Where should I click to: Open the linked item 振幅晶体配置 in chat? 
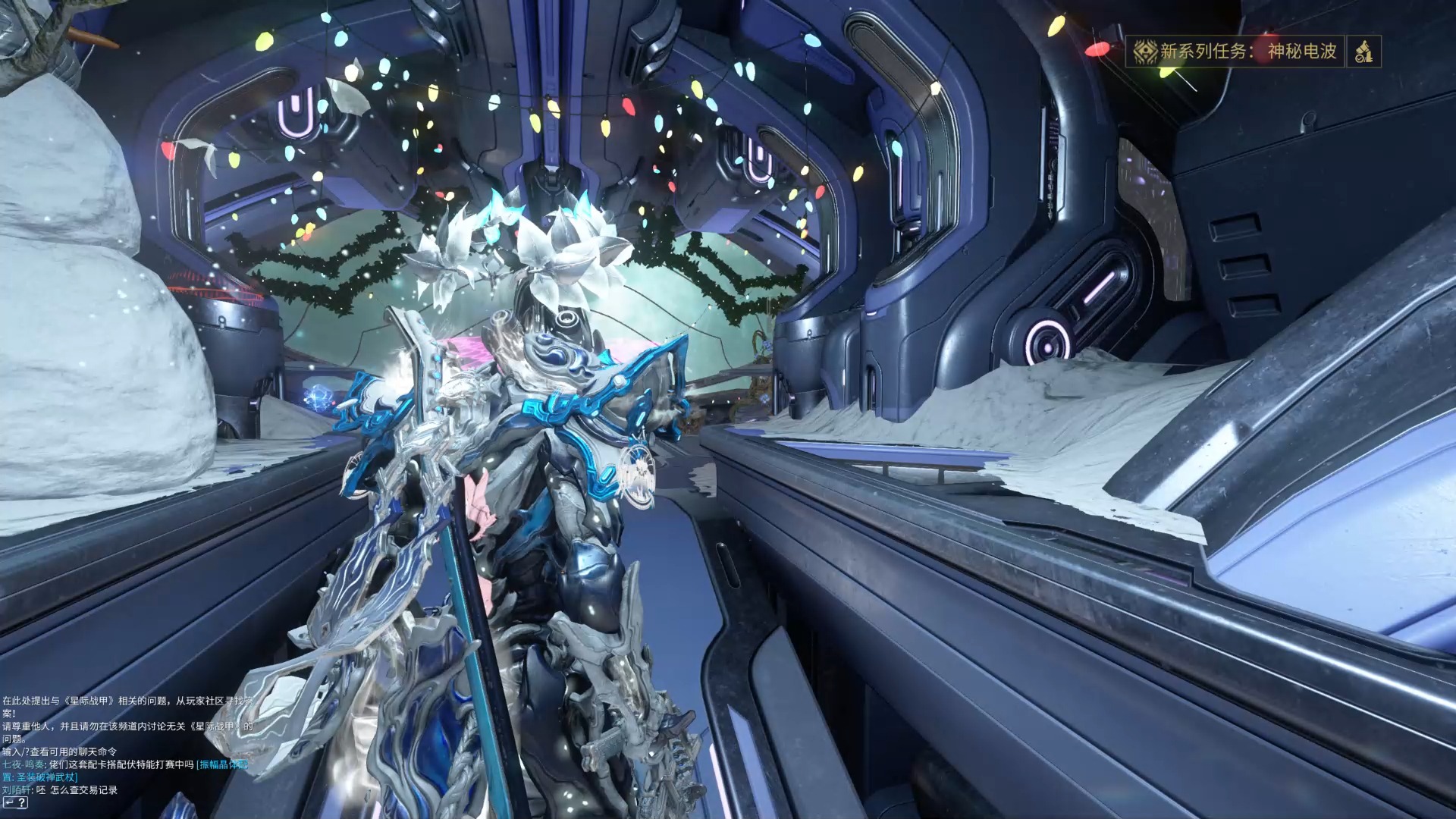pos(221,764)
